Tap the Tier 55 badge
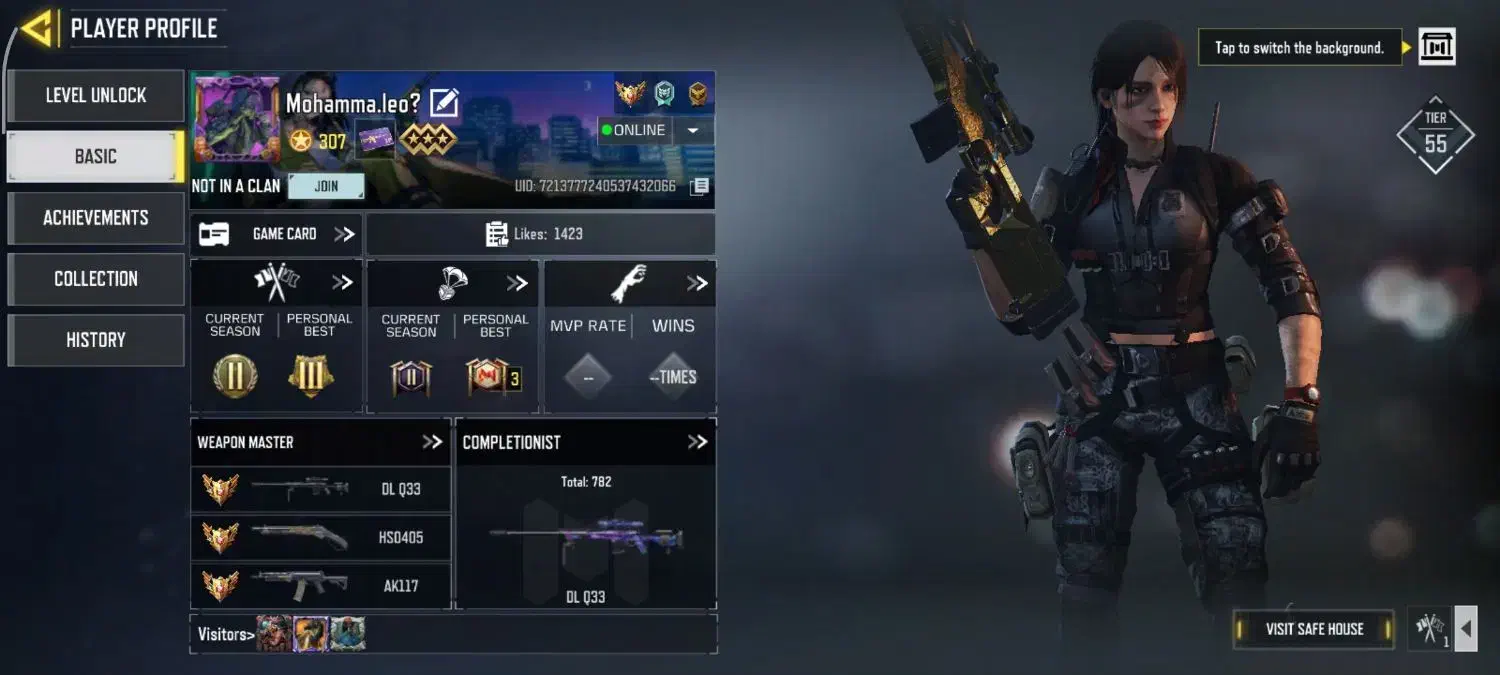Screen dimensions: 1500x675 click(x=1435, y=136)
